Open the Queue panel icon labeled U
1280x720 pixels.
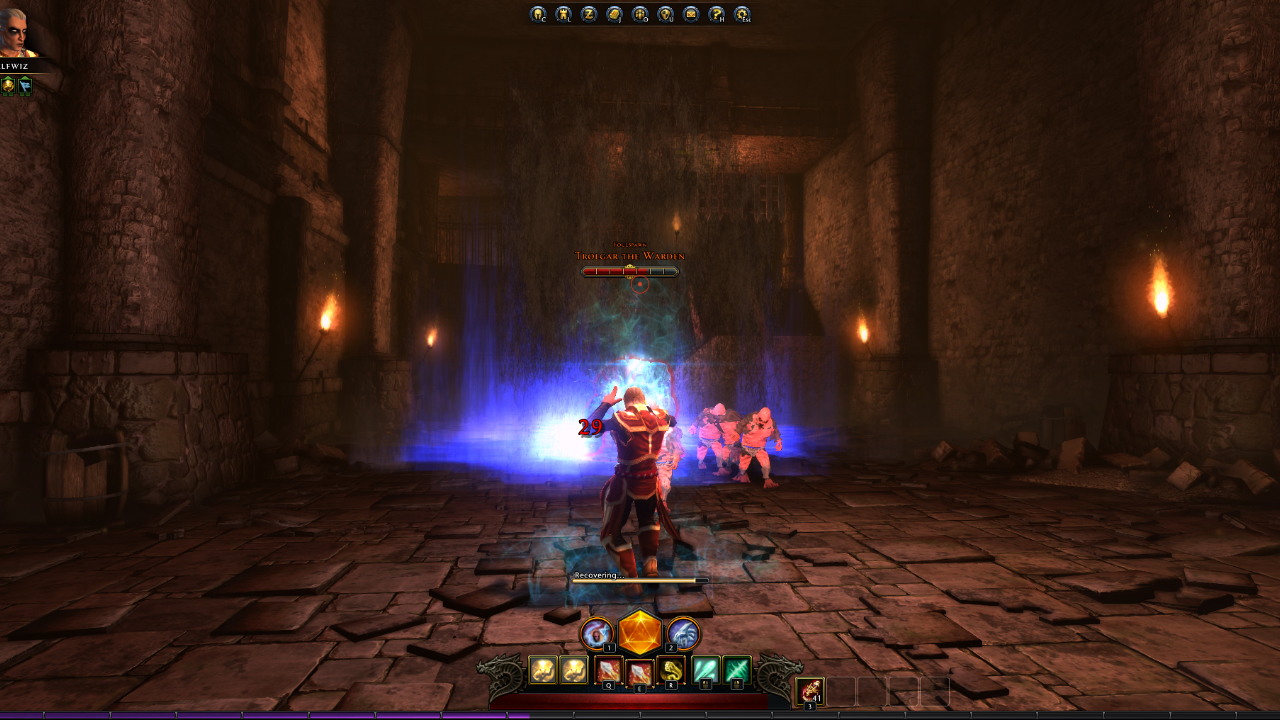pos(665,14)
